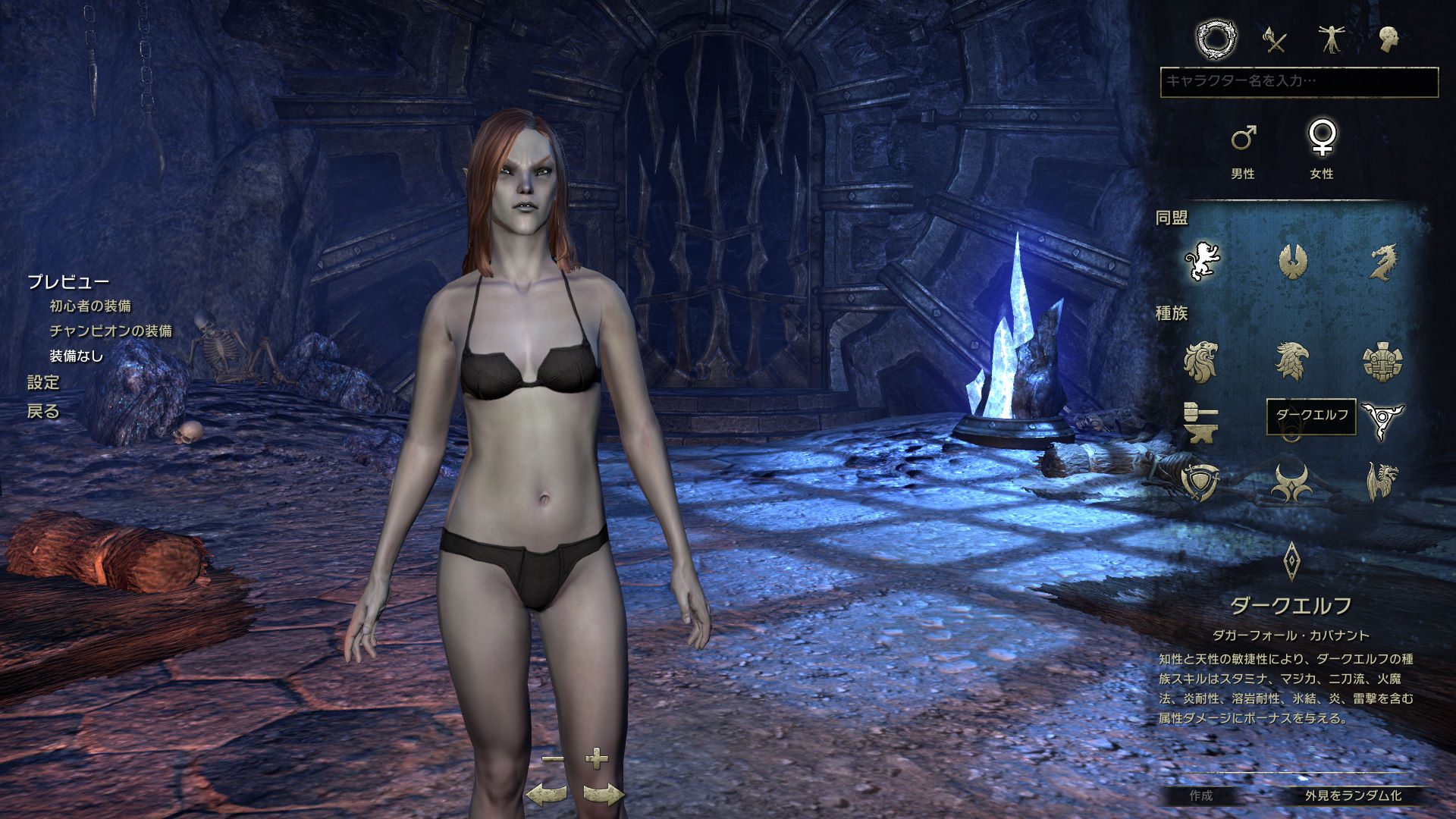Choose the bird head race icon
Viewport: 1456px width, 819px height.
click(1292, 361)
